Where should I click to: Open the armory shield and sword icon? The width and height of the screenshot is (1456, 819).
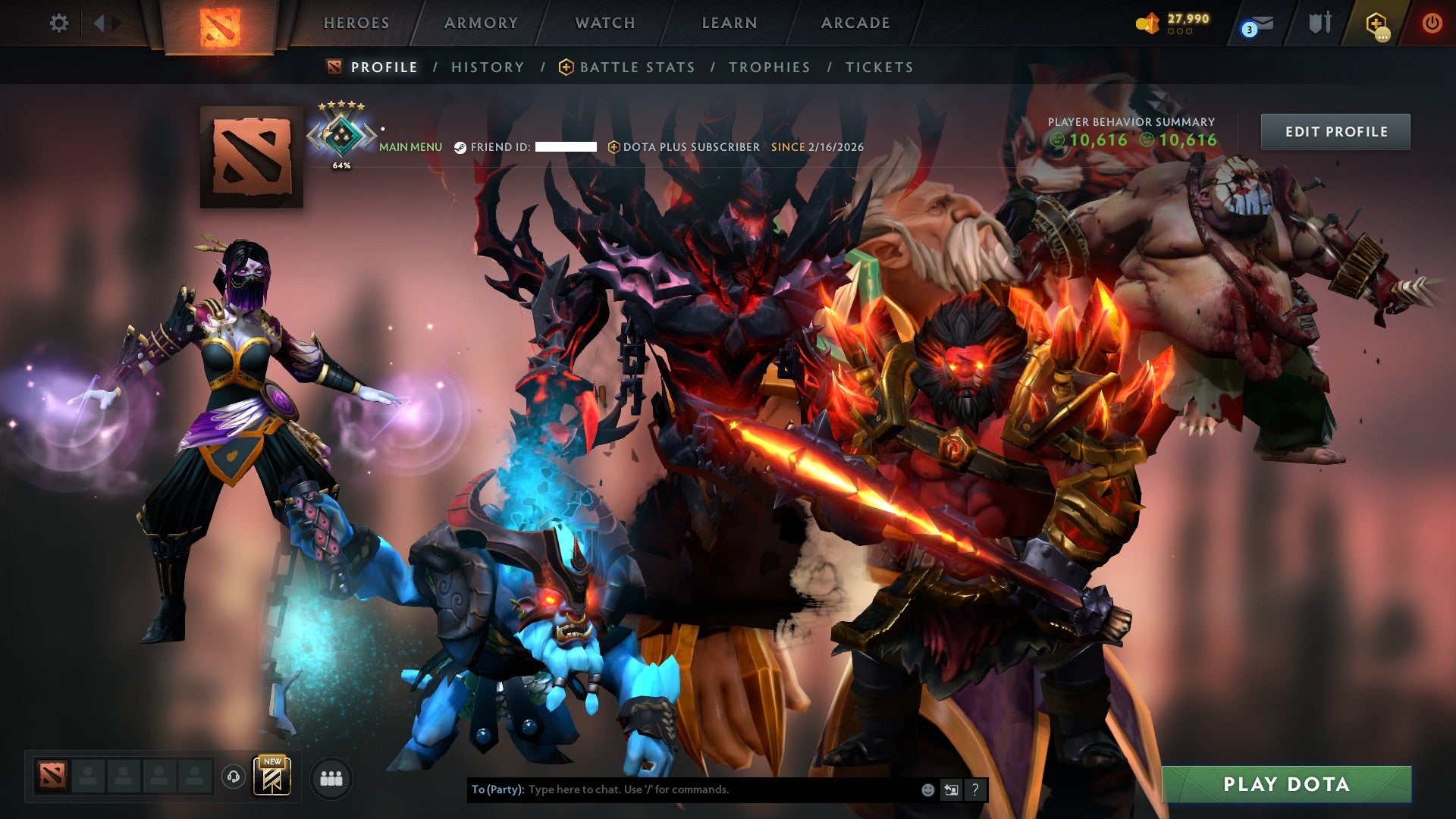coord(1319,23)
